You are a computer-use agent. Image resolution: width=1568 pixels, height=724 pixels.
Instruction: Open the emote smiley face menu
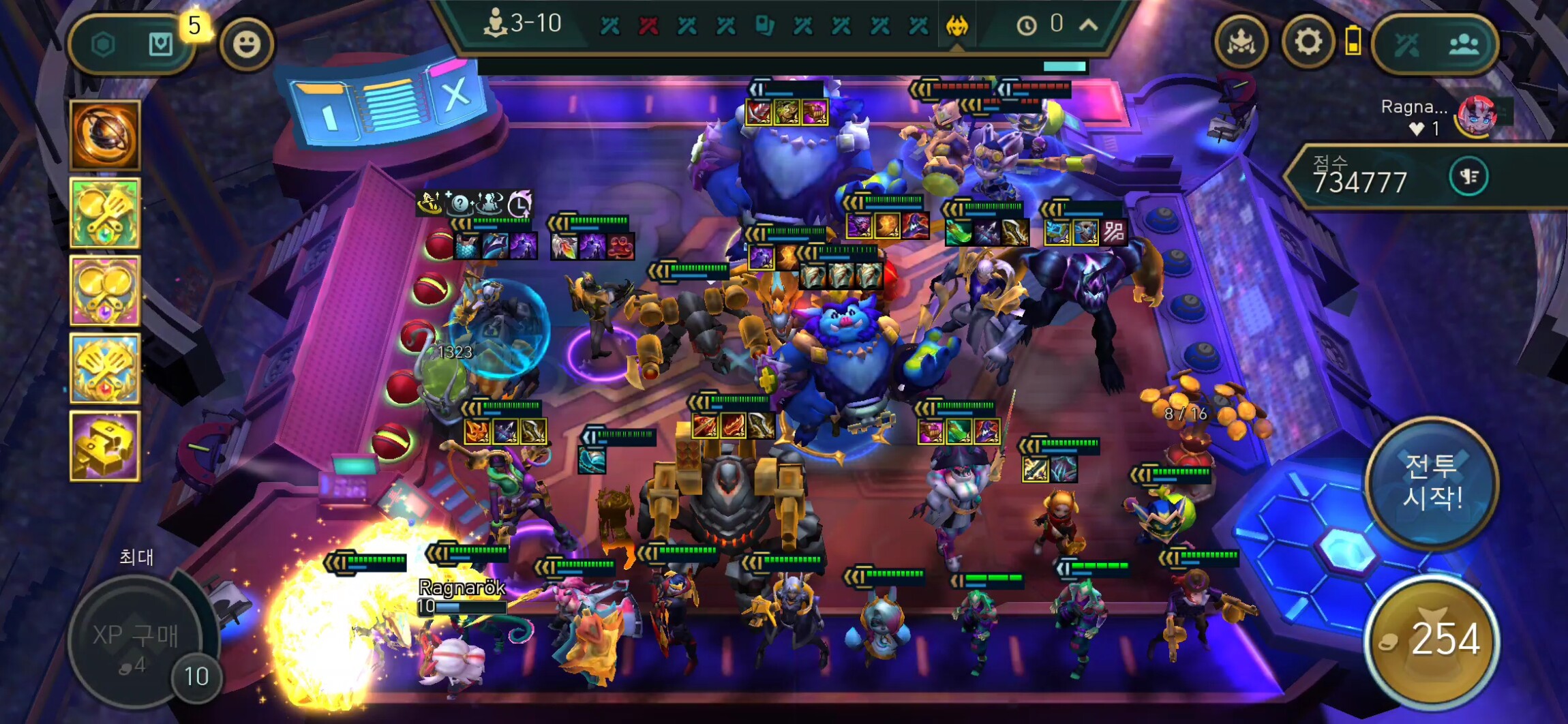click(246, 44)
